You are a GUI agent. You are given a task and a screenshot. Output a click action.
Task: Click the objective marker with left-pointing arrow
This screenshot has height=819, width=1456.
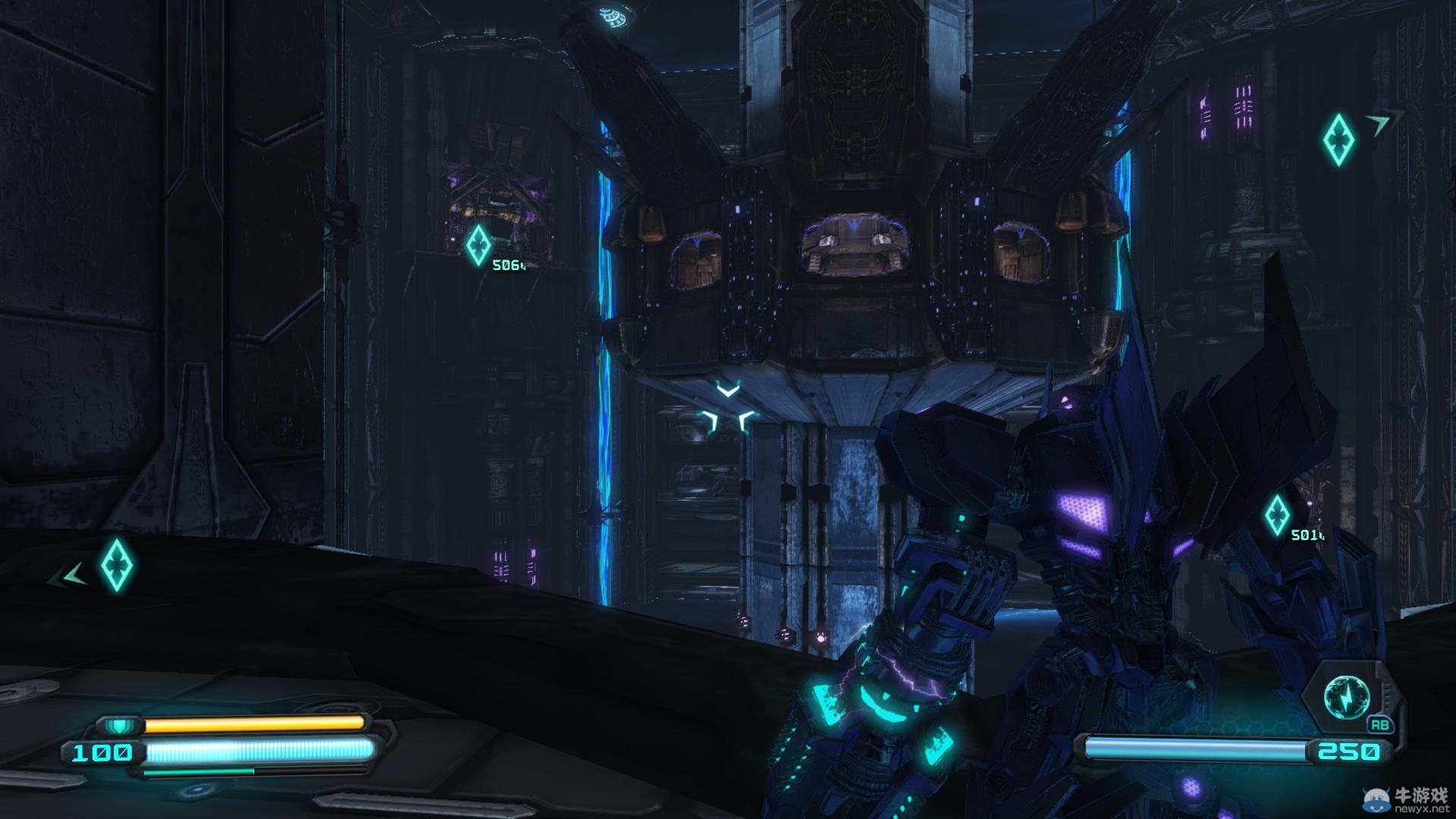coord(118,565)
